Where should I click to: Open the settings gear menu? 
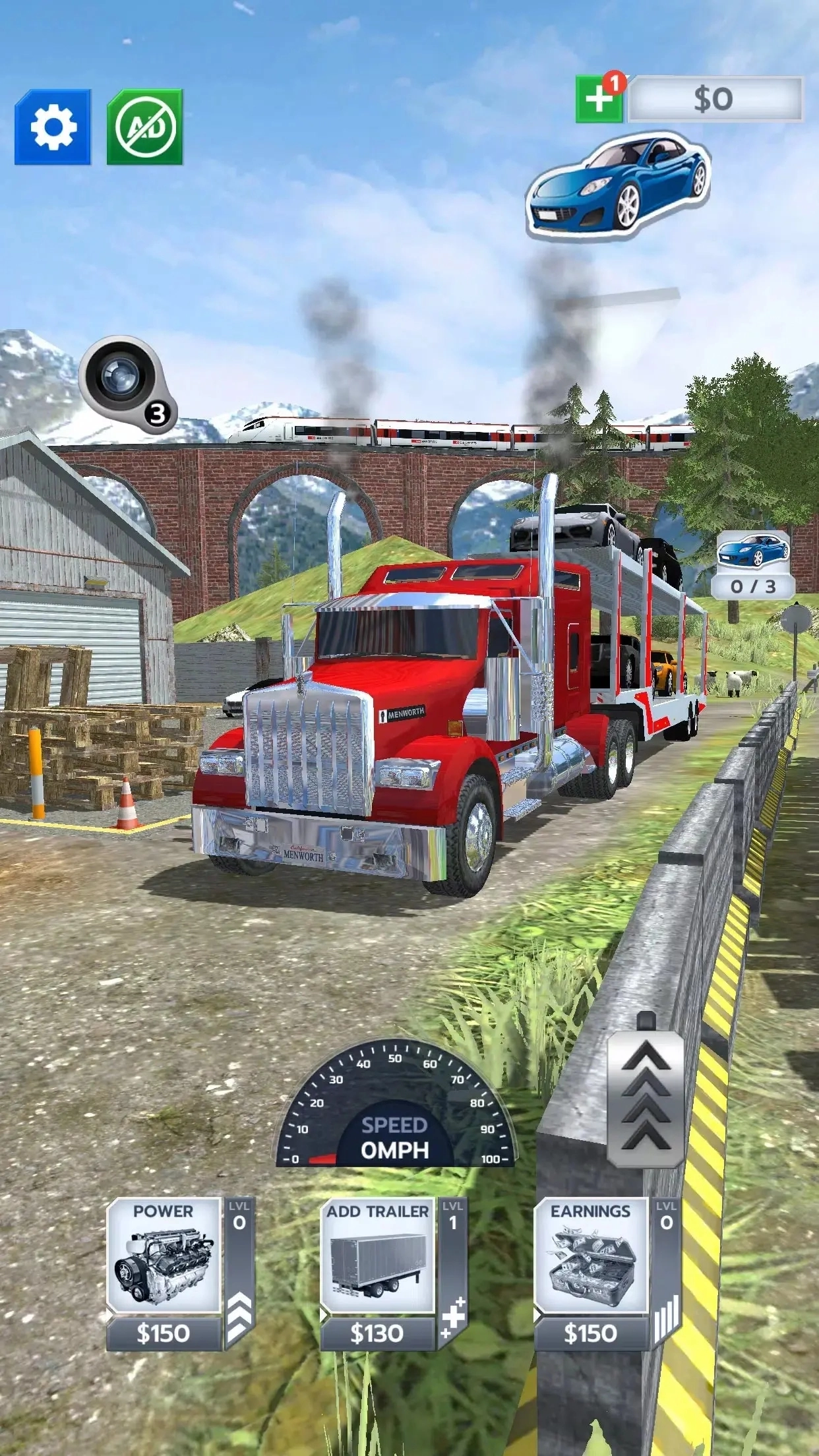[x=53, y=127]
